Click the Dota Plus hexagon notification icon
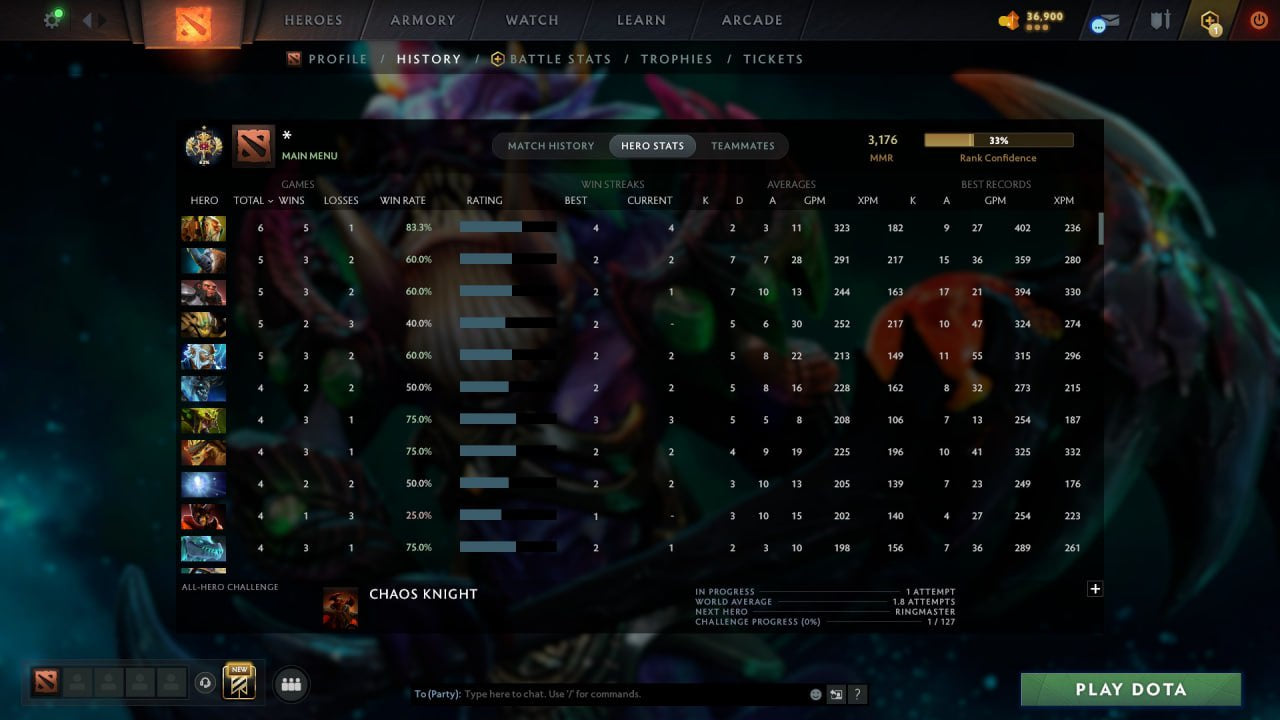Image resolution: width=1280 pixels, height=720 pixels. [x=1210, y=20]
